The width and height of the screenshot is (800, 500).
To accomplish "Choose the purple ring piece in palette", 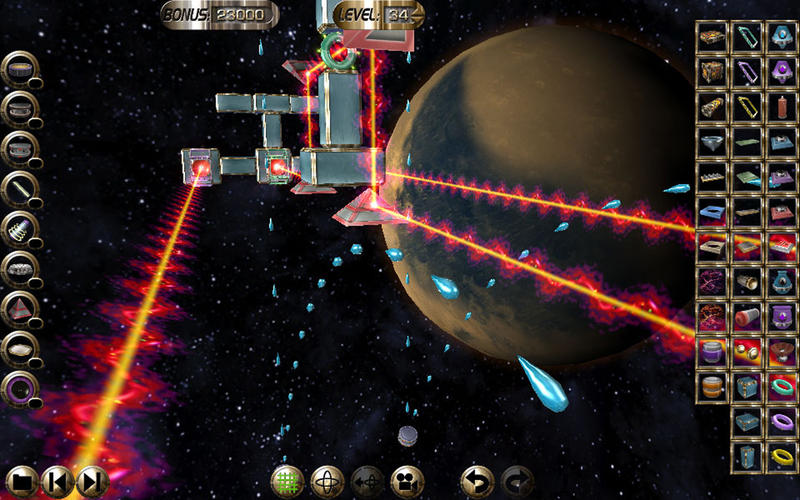I will pos(781,421).
